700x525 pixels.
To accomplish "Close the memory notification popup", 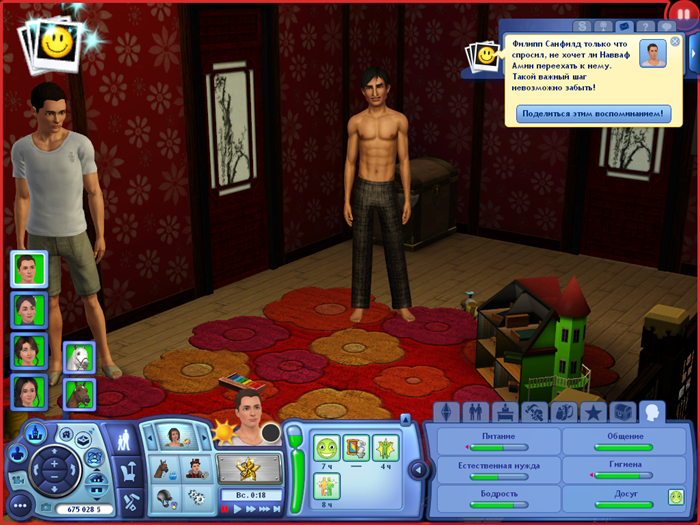I will pos(675,42).
